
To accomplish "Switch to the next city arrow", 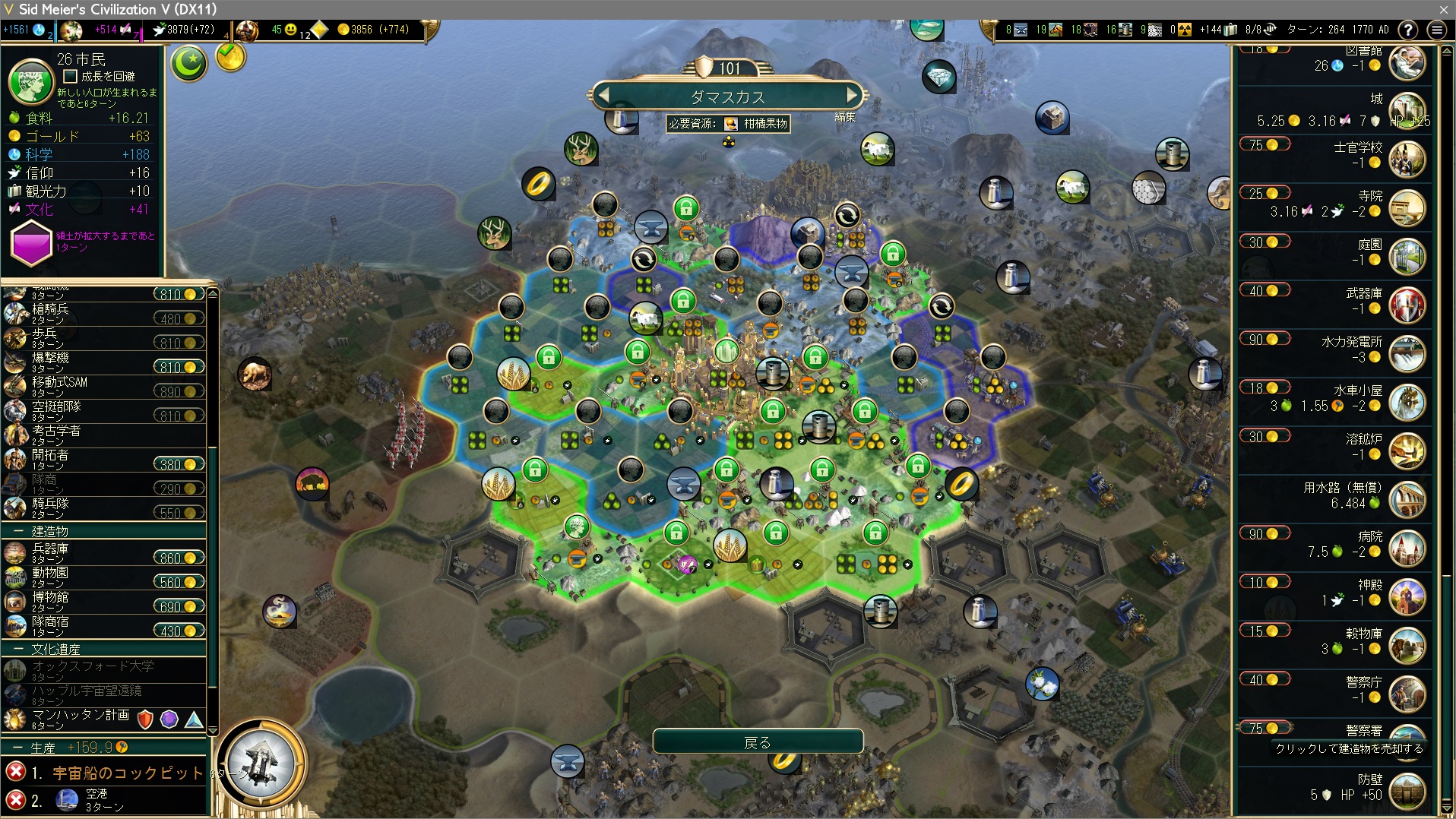I will tap(853, 96).
